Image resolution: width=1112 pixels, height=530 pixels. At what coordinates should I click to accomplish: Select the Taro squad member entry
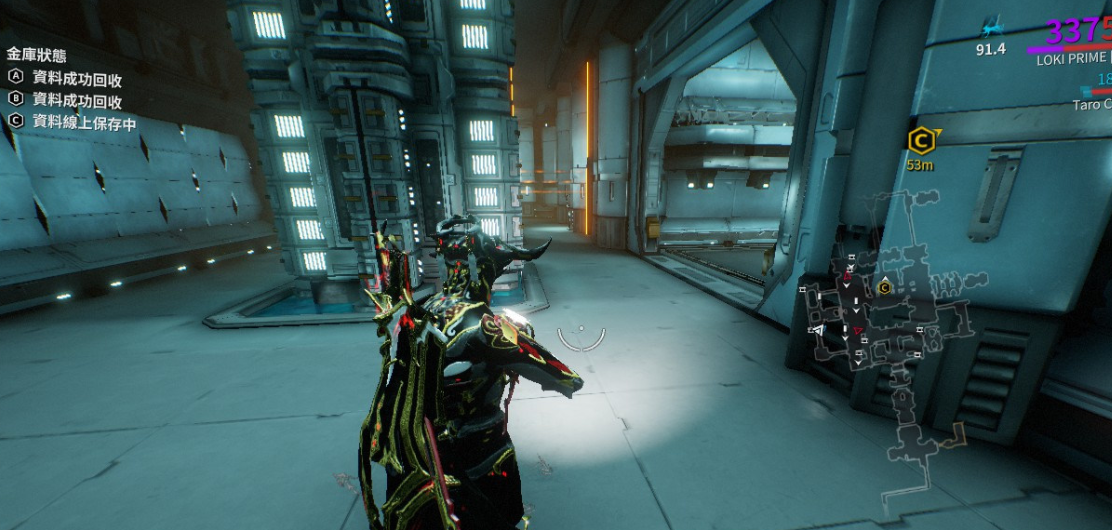point(1091,104)
